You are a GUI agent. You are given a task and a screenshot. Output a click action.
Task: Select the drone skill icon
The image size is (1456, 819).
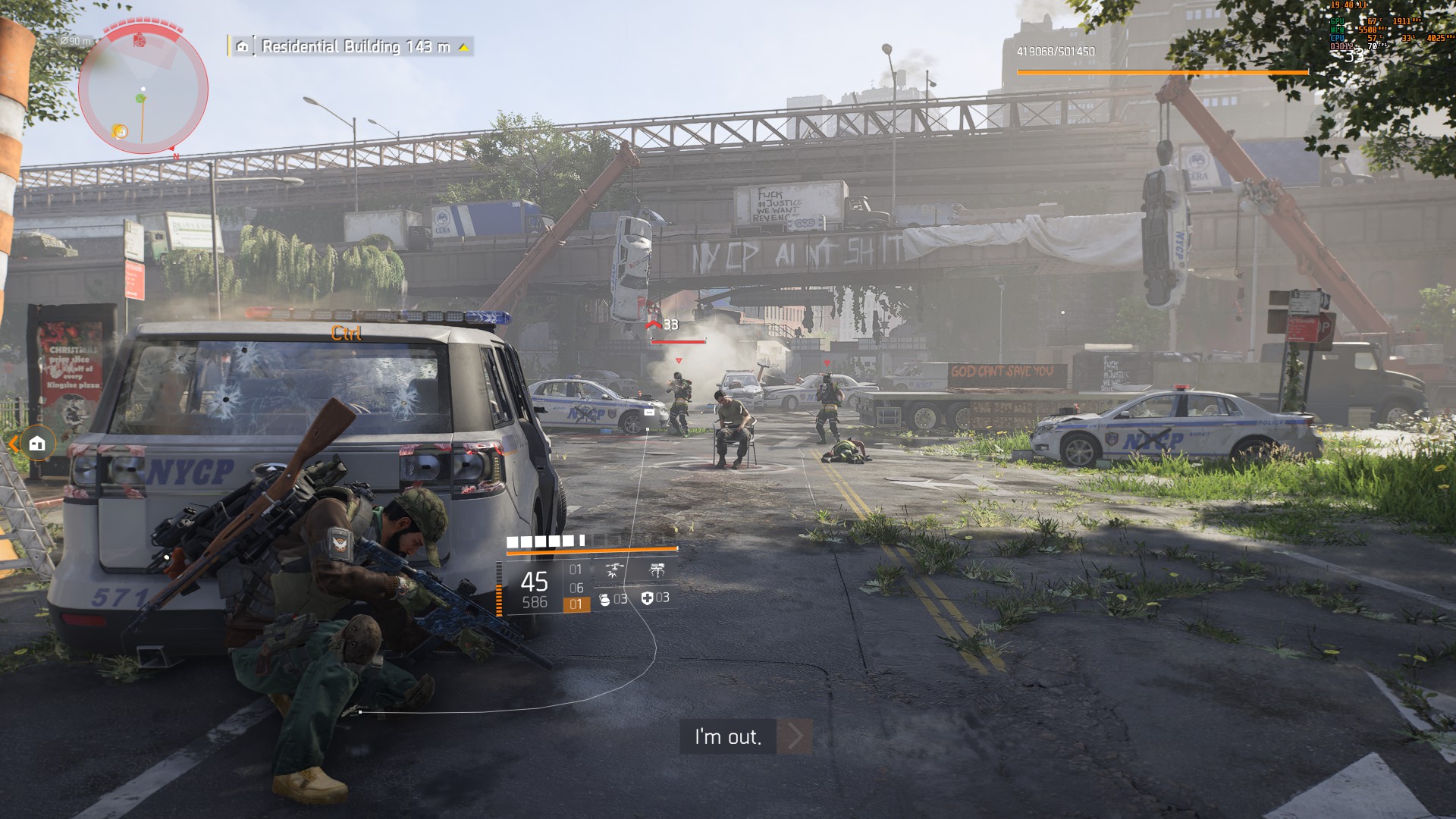click(x=613, y=570)
